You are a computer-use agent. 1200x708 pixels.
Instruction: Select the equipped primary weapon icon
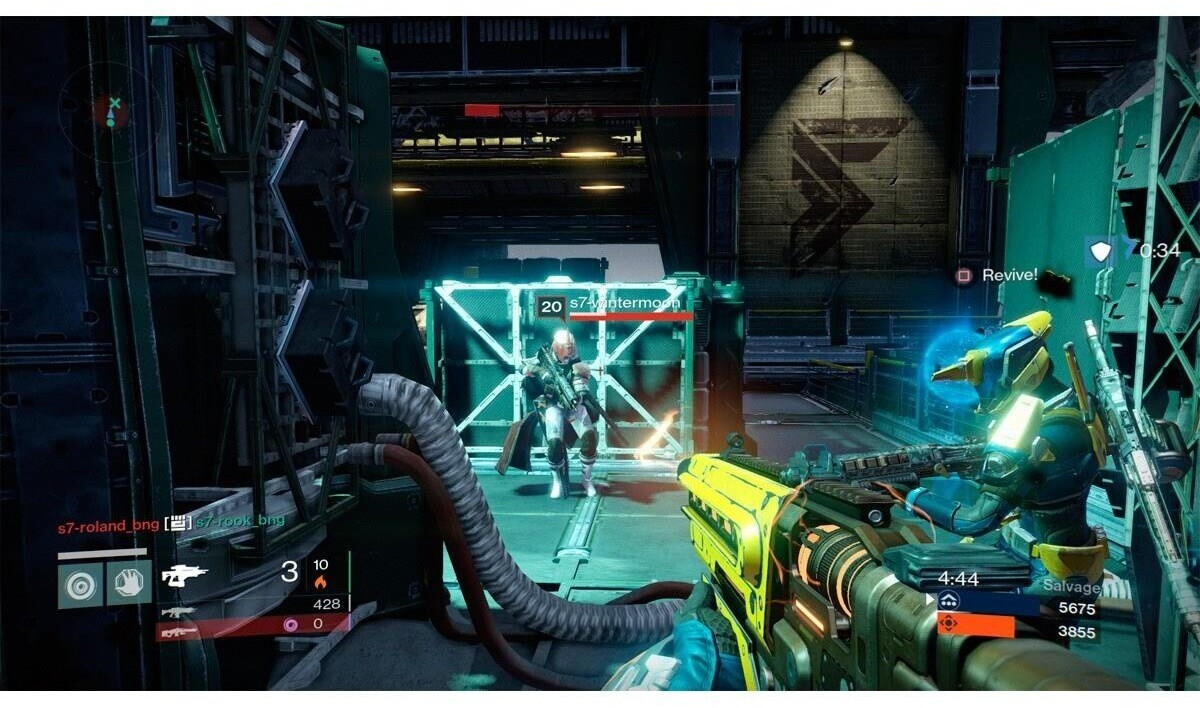click(185, 574)
